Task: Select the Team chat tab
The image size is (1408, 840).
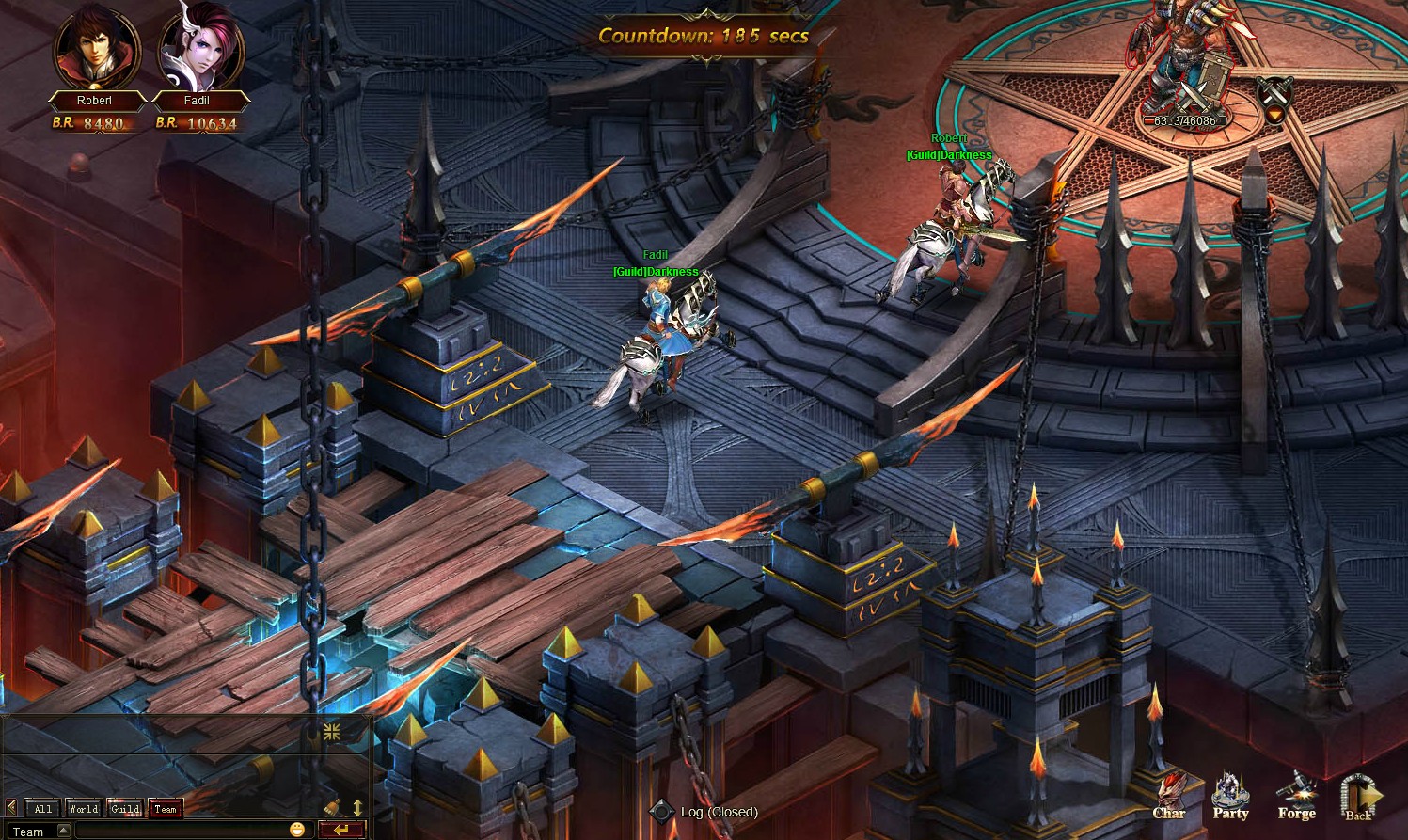Action: [166, 808]
